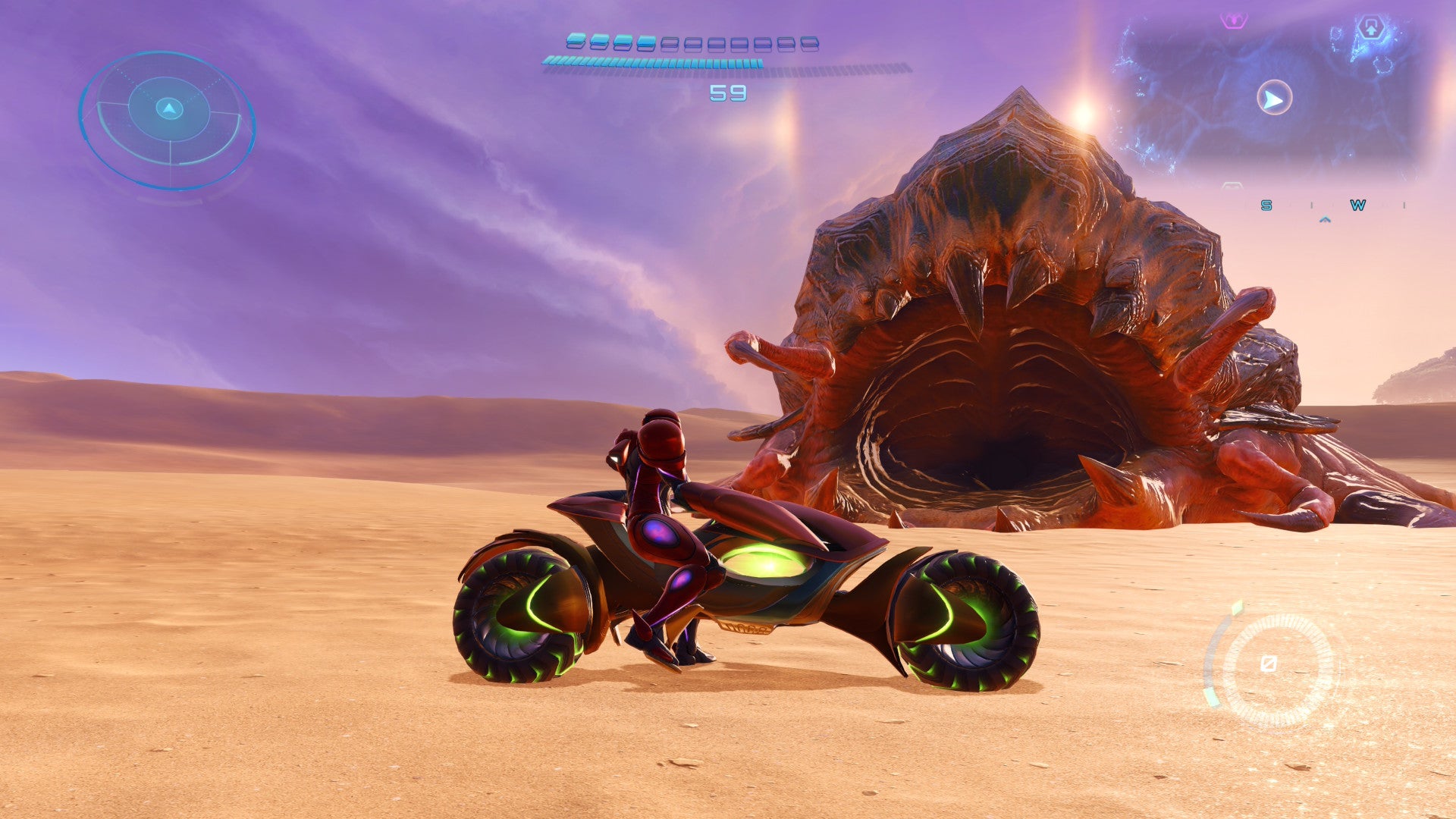The image size is (1456, 819).
Task: Click the blue hexagon up-arrow map marker
Action: click(x=1370, y=29)
